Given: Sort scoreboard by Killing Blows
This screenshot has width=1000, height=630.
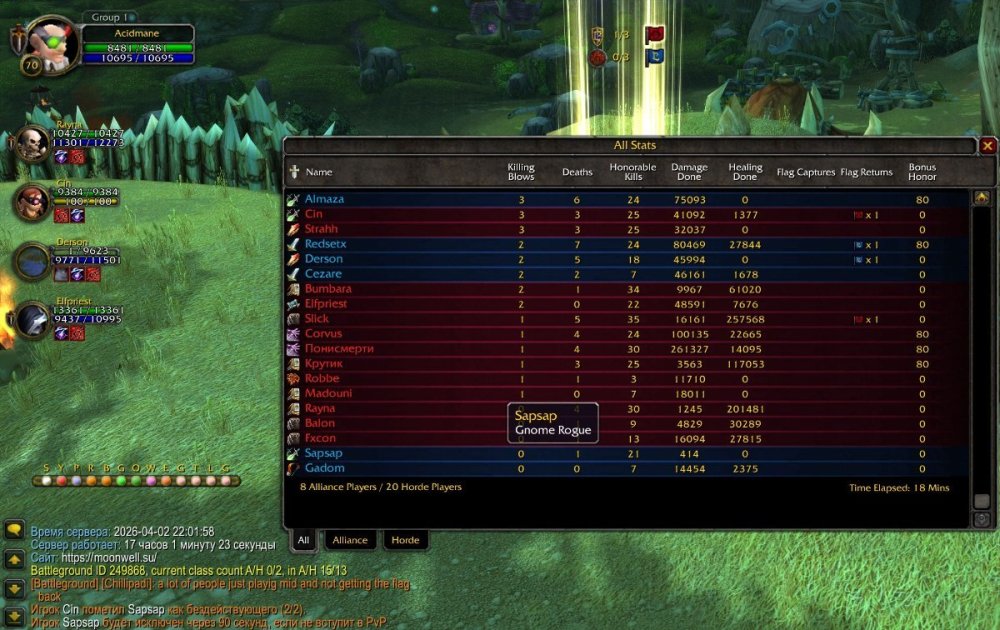Looking at the screenshot, I should (x=521, y=172).
